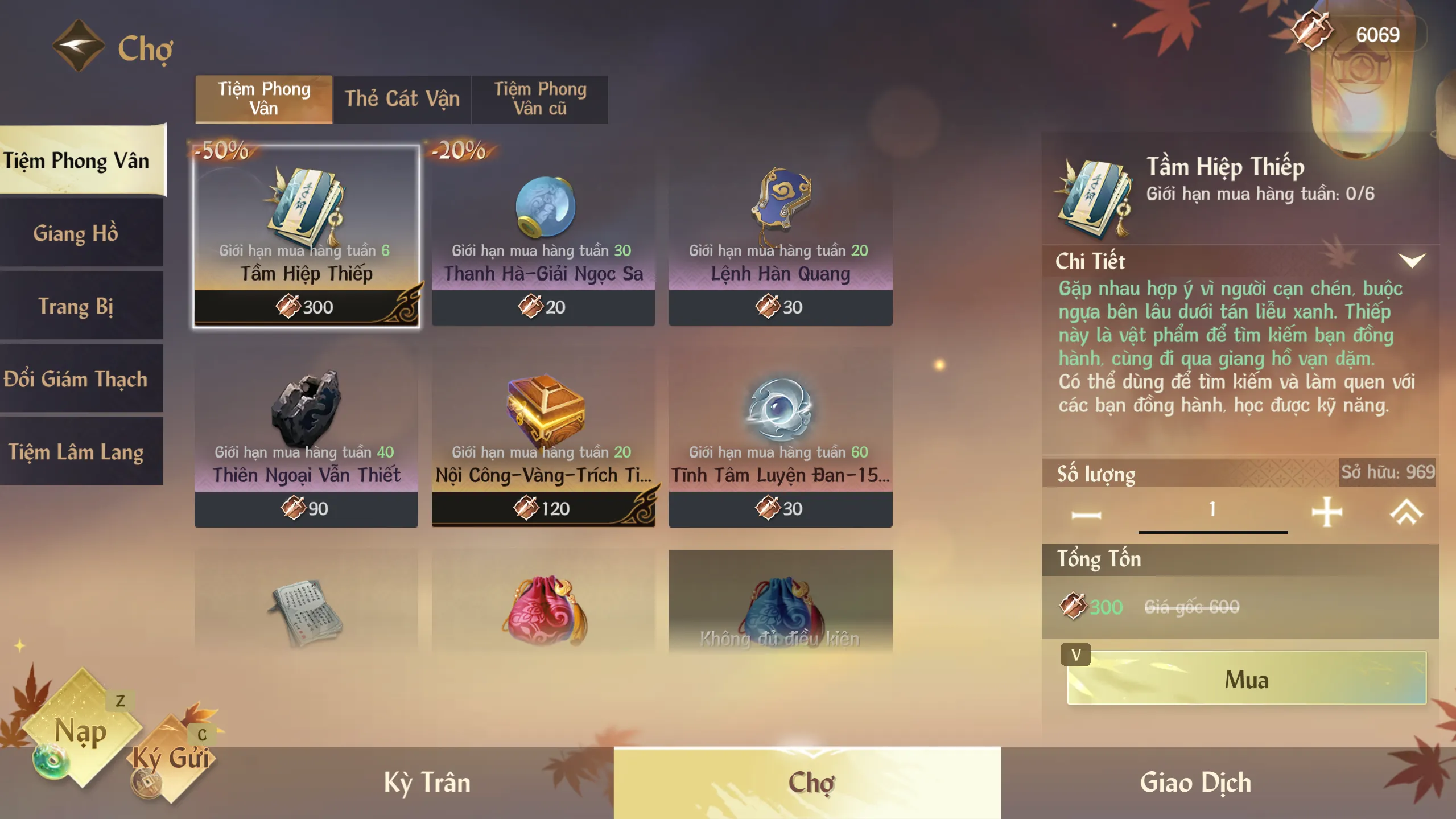The width and height of the screenshot is (1456, 819).
Task: Choose Đổi Giám Thạch from the sidebar
Action: (76, 379)
